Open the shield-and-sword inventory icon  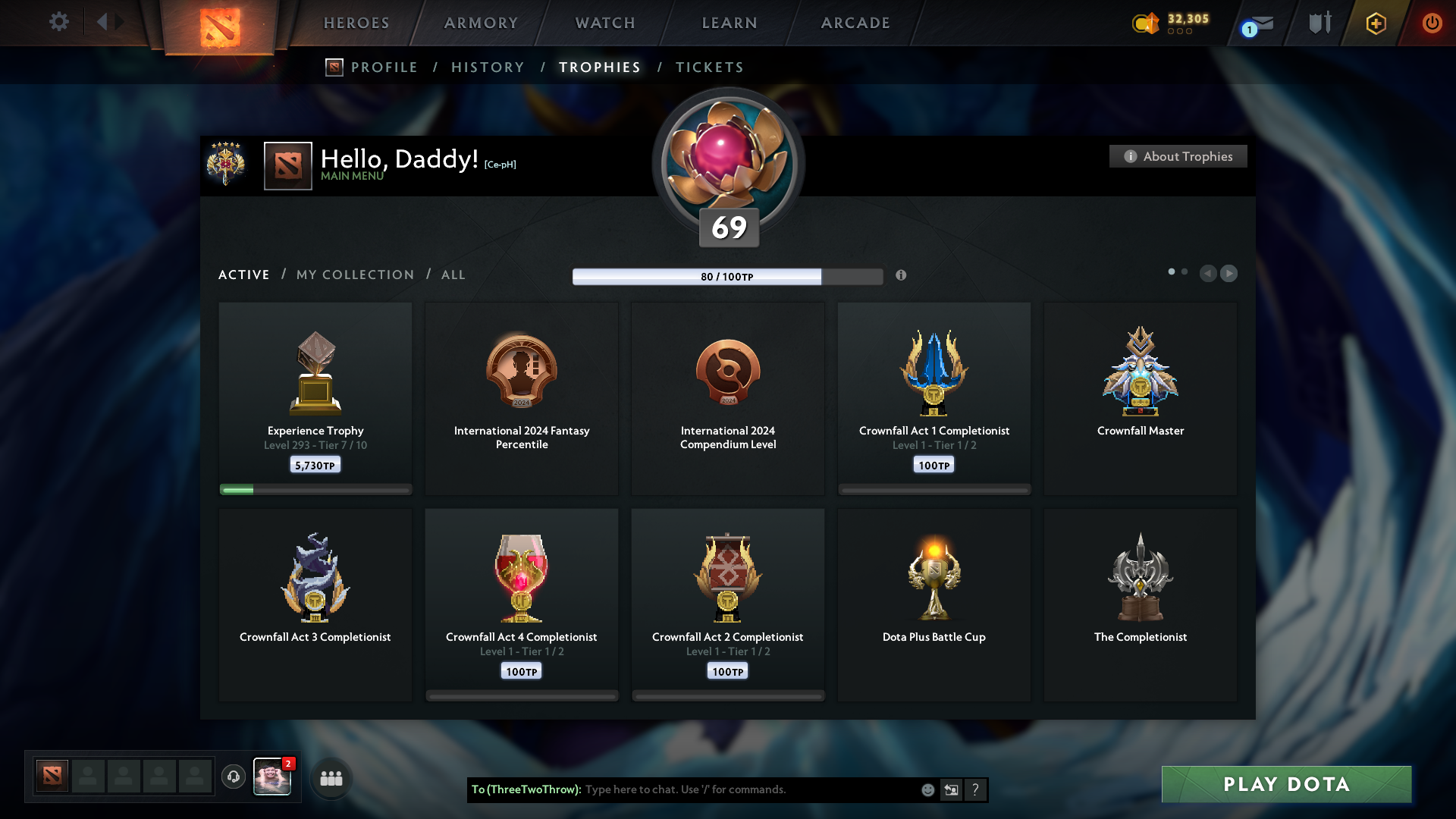point(1319,23)
